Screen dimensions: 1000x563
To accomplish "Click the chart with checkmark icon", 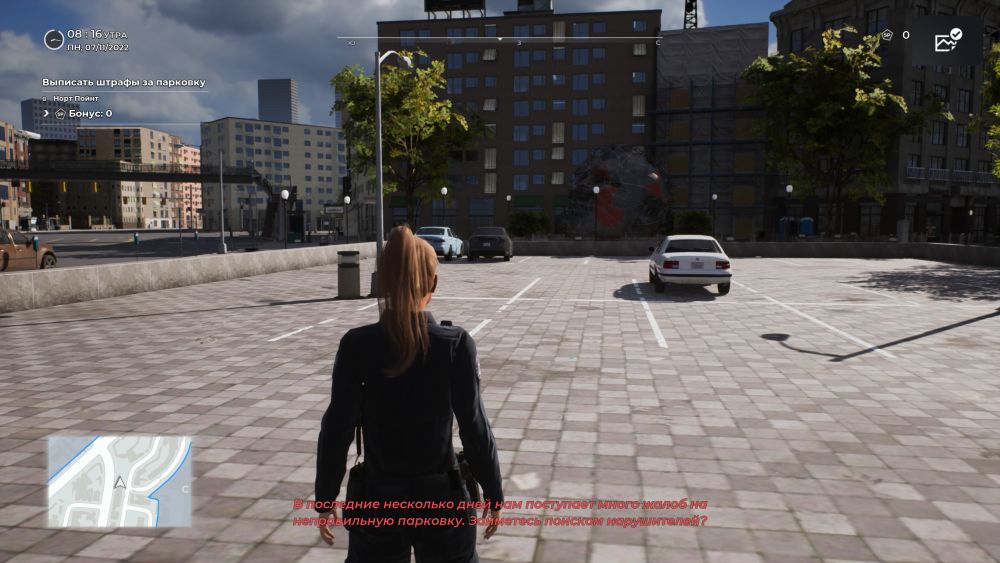I will (947, 40).
